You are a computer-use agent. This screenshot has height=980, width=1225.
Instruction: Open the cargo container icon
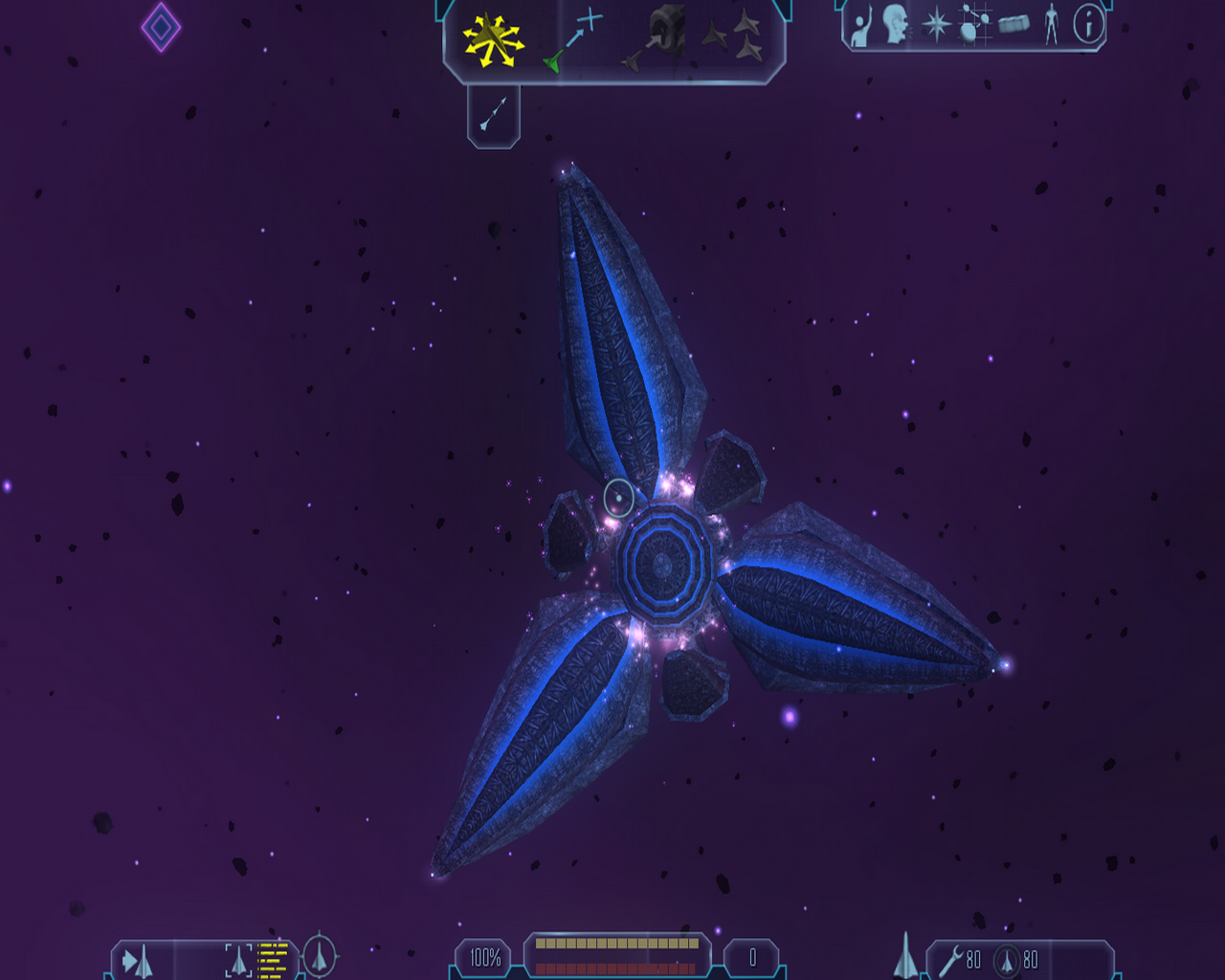coord(1013,23)
